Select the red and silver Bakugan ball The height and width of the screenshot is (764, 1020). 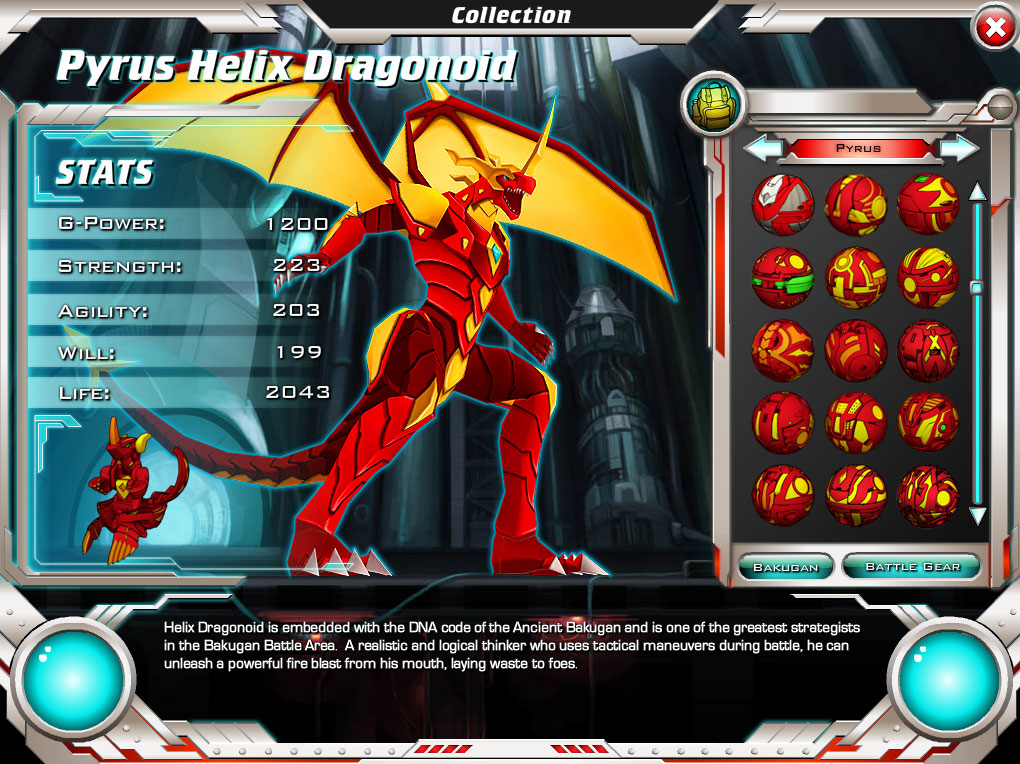point(782,204)
